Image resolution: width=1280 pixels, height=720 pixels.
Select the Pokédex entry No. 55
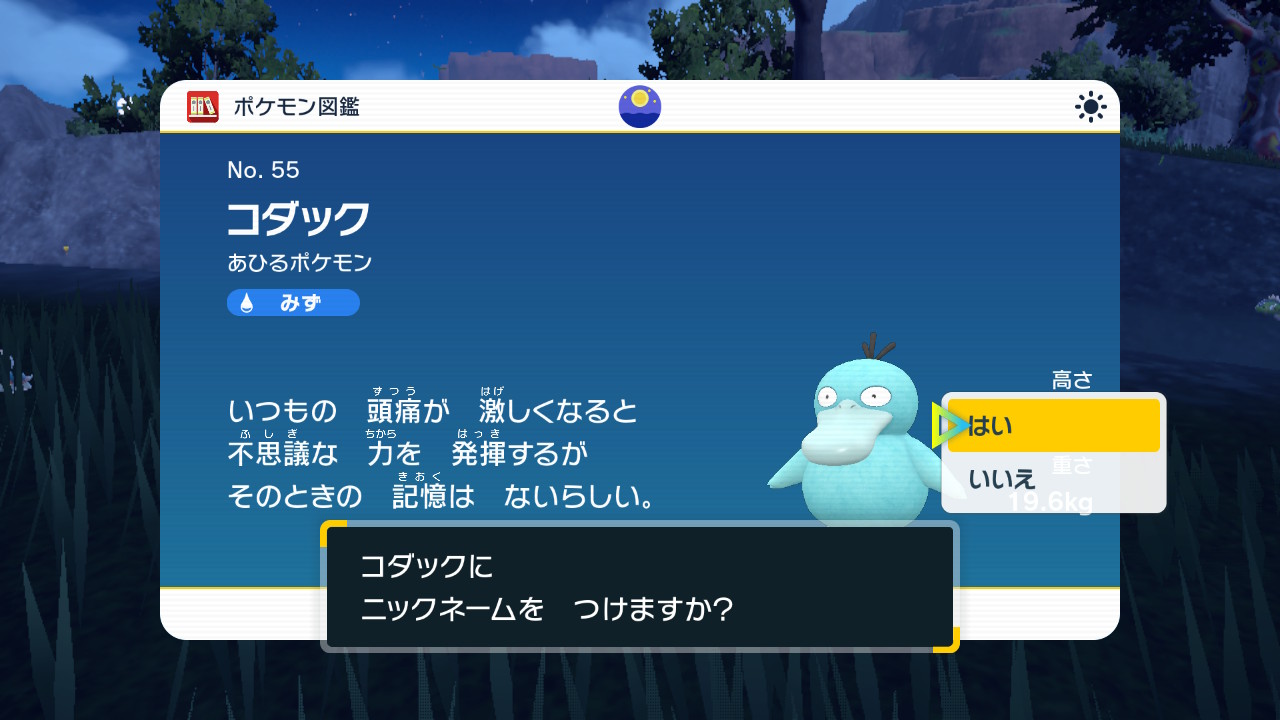[262, 170]
